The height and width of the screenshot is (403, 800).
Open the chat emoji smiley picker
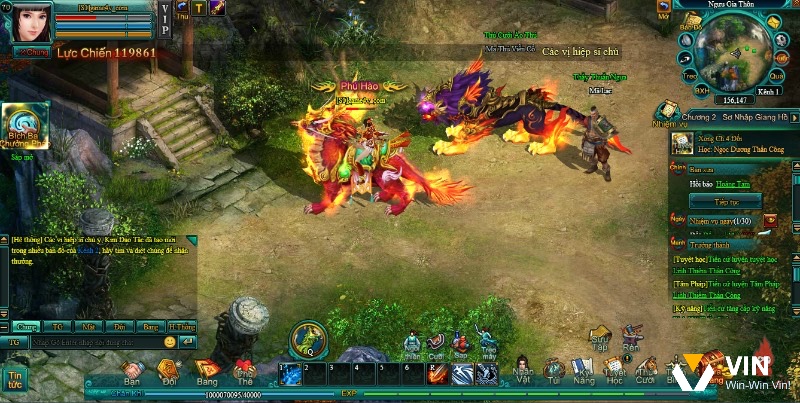[169, 342]
